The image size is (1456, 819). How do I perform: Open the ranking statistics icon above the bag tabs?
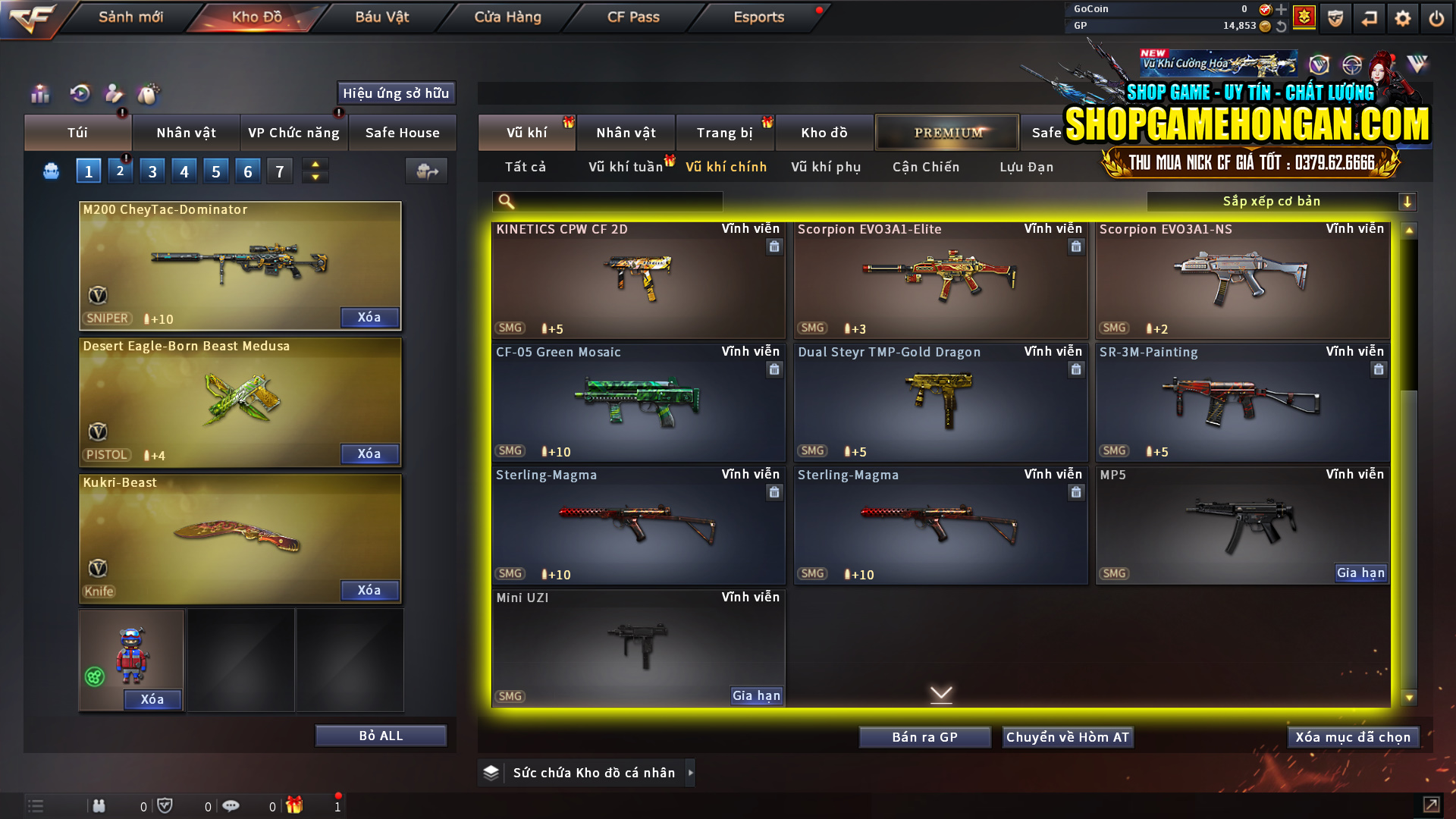tap(39, 93)
